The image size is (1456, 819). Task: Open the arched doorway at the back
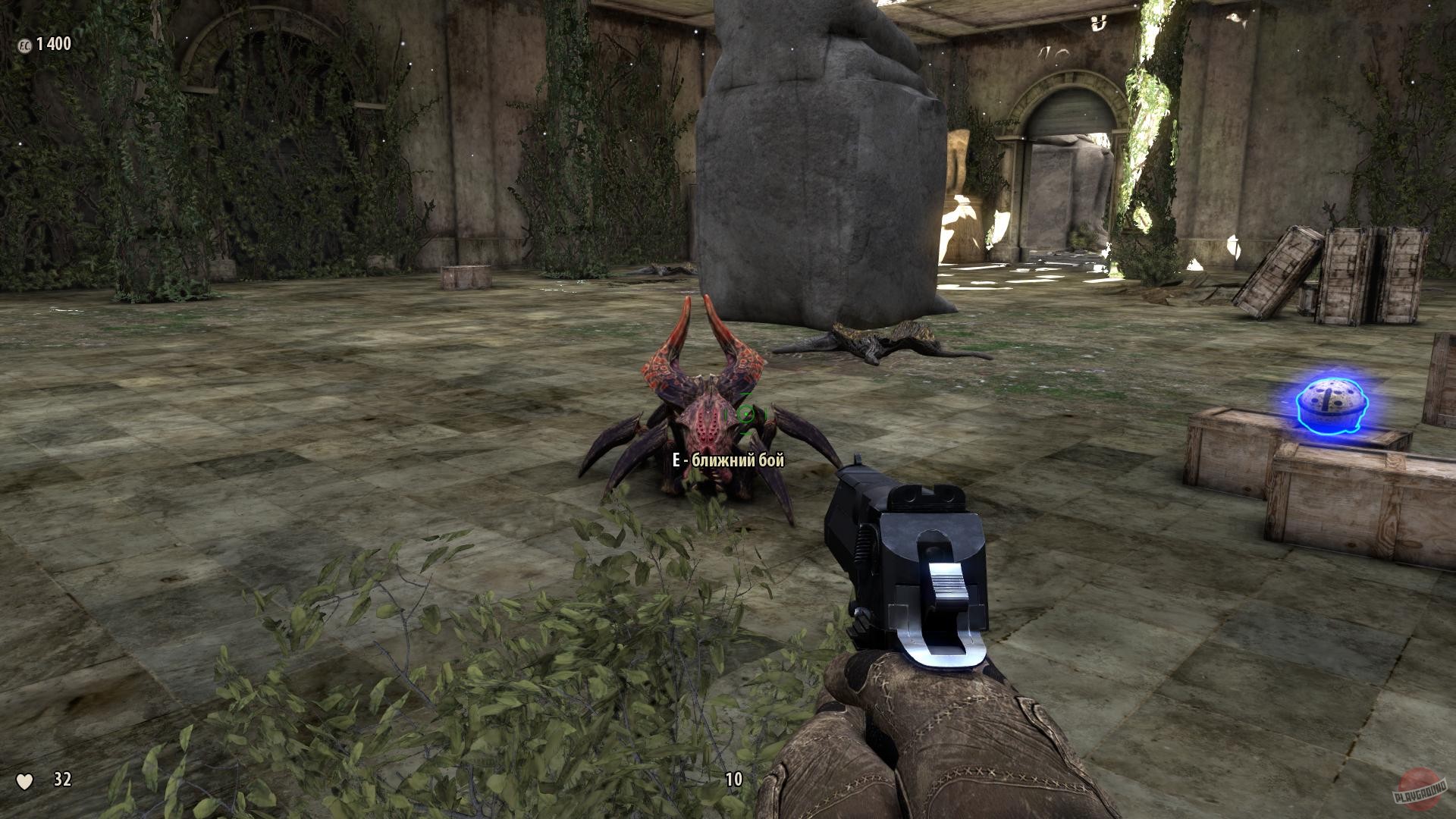1062,136
